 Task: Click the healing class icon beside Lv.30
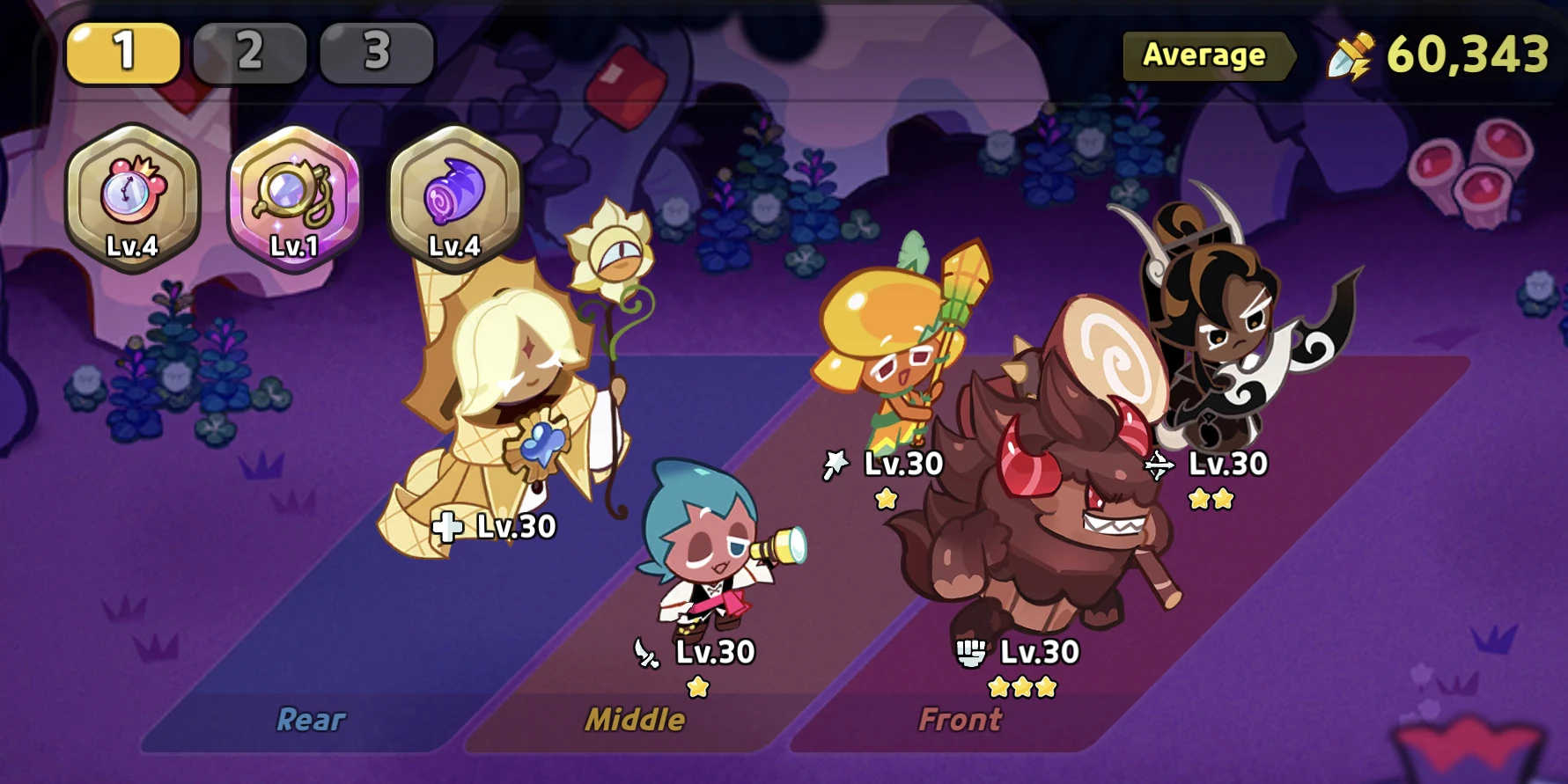449,527
